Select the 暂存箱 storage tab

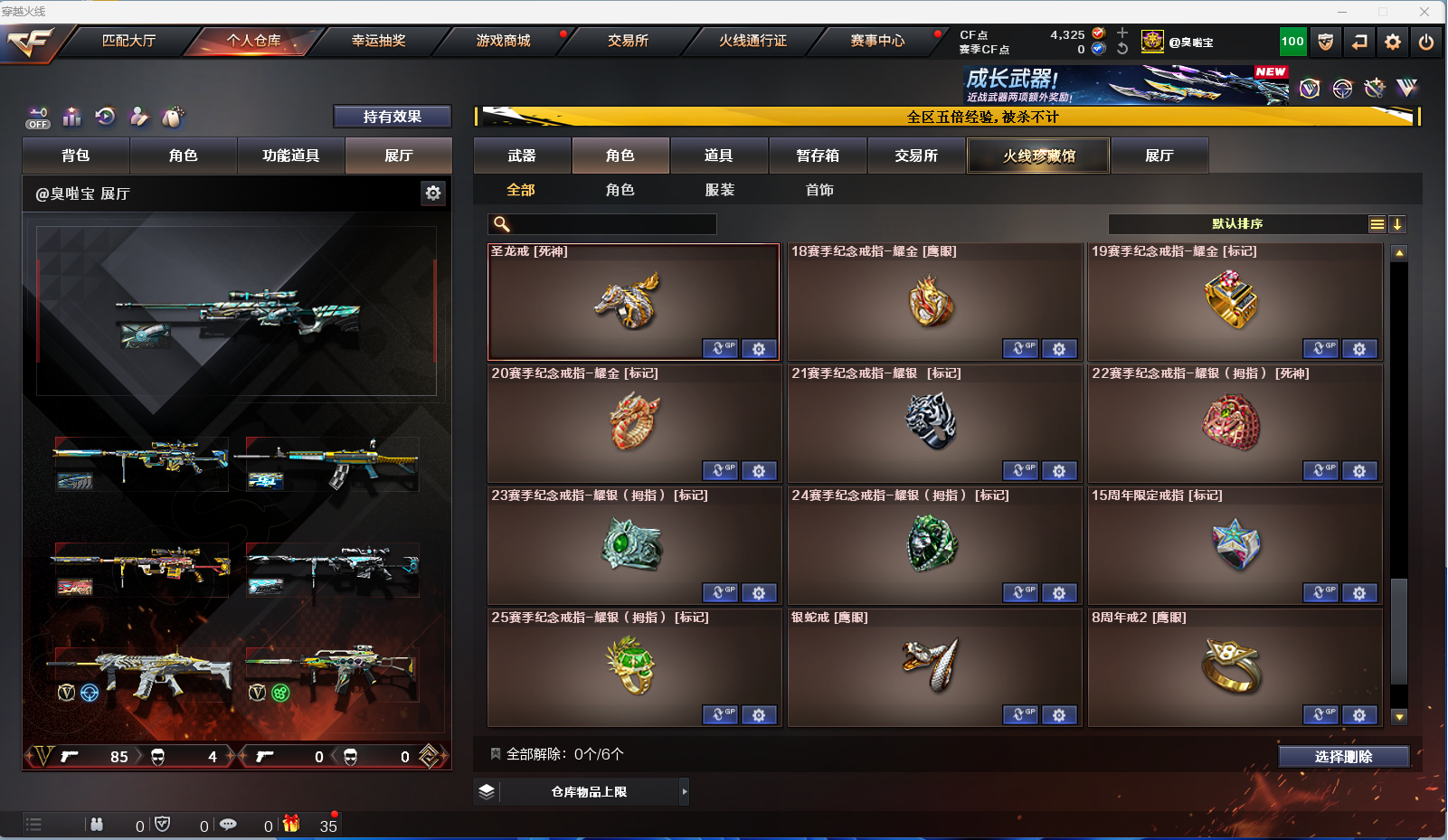818,156
